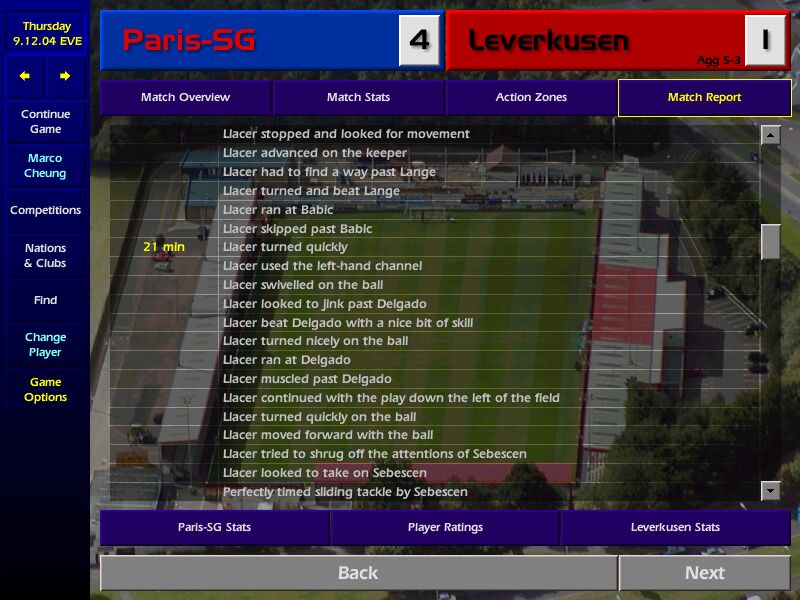Show Player Ratings
This screenshot has height=600, width=800.
pos(445,527)
